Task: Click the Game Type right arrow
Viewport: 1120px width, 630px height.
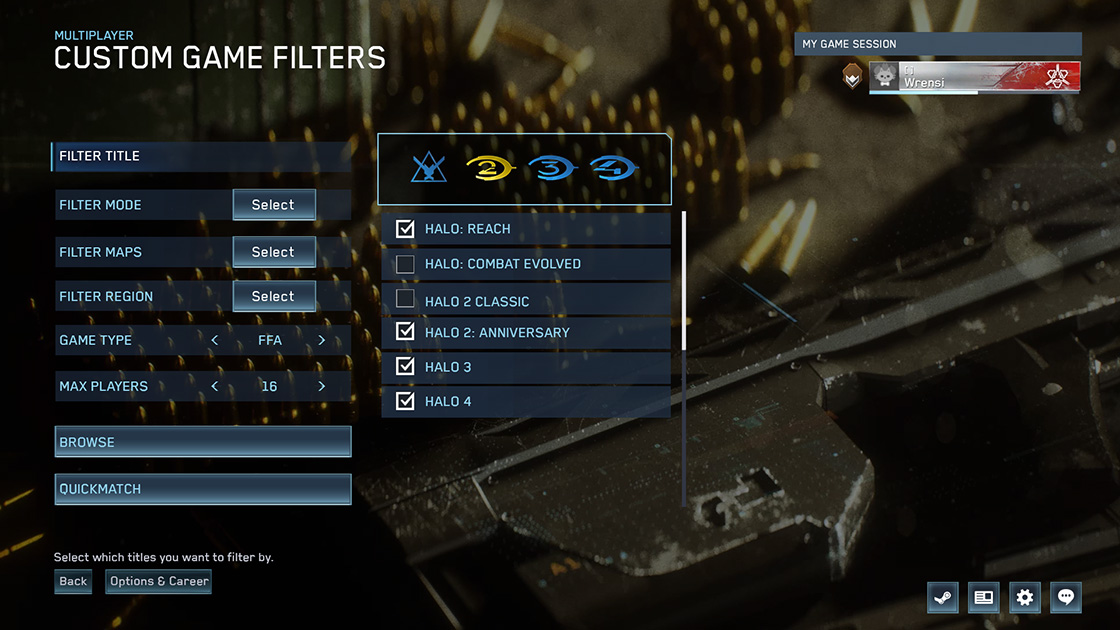Action: (x=321, y=340)
